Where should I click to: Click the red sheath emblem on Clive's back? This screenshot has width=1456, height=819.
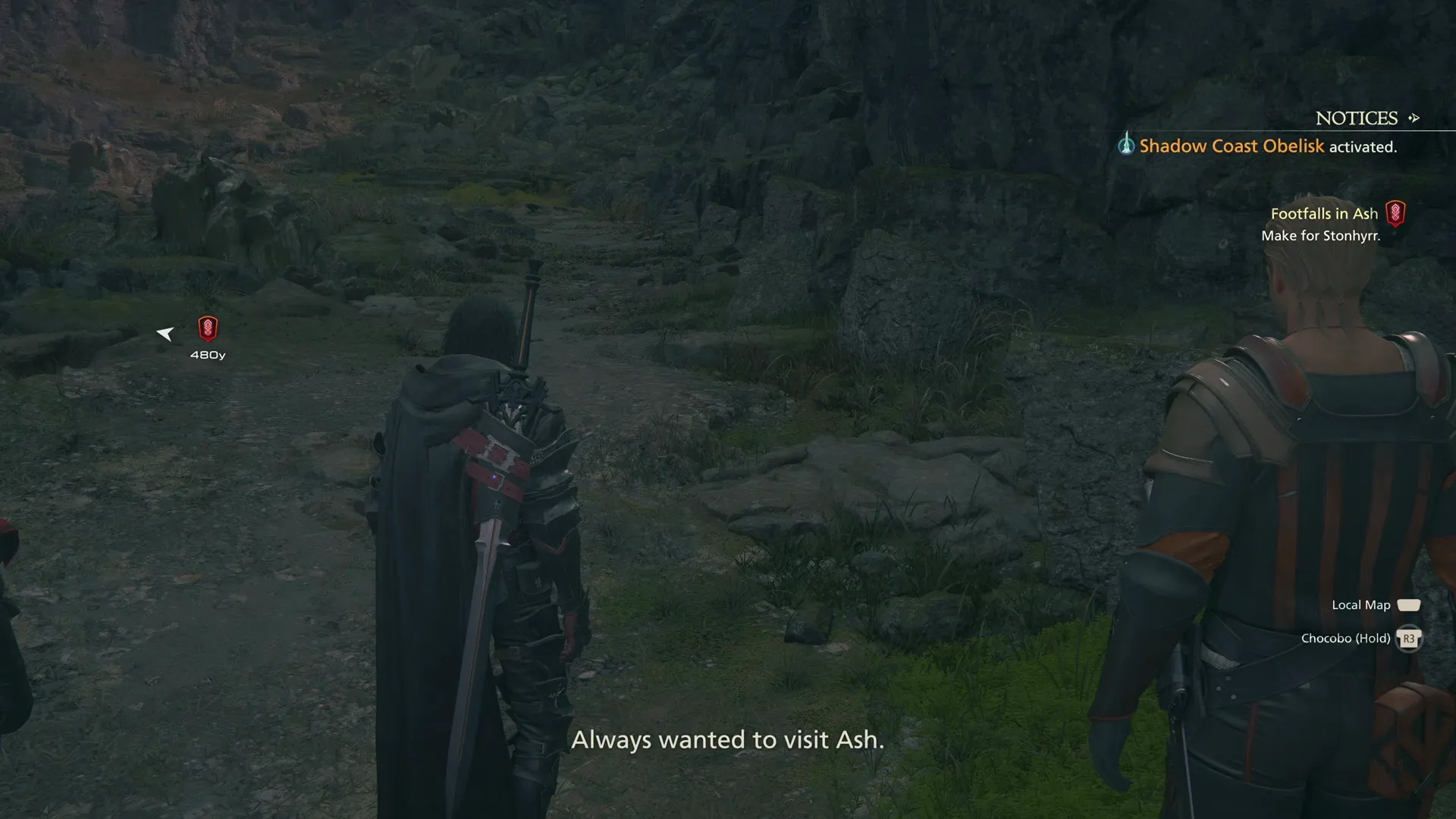coord(493,455)
